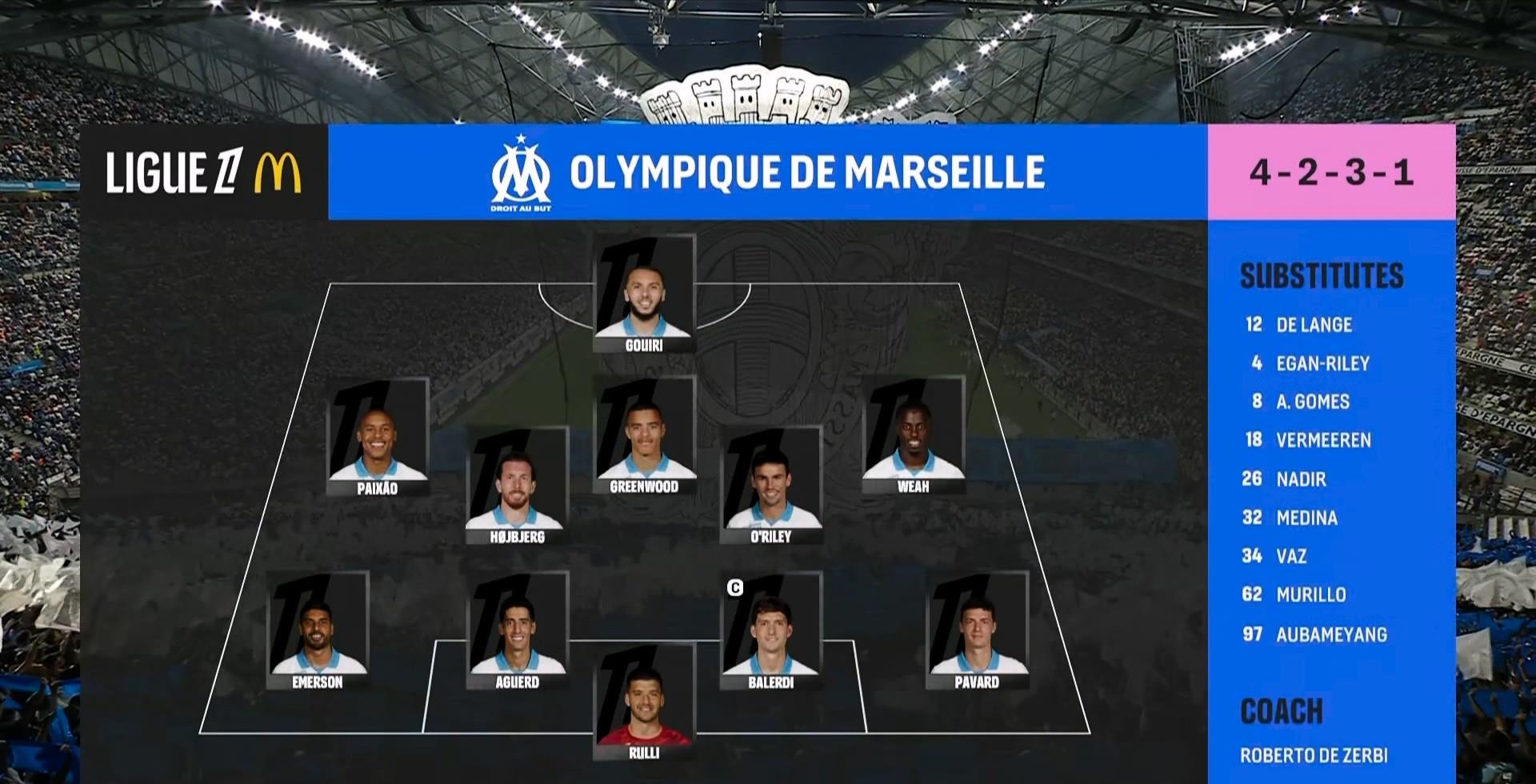This screenshot has width=1536, height=784.
Task: Select the Højbjerg midfielder card
Action: click(x=517, y=486)
